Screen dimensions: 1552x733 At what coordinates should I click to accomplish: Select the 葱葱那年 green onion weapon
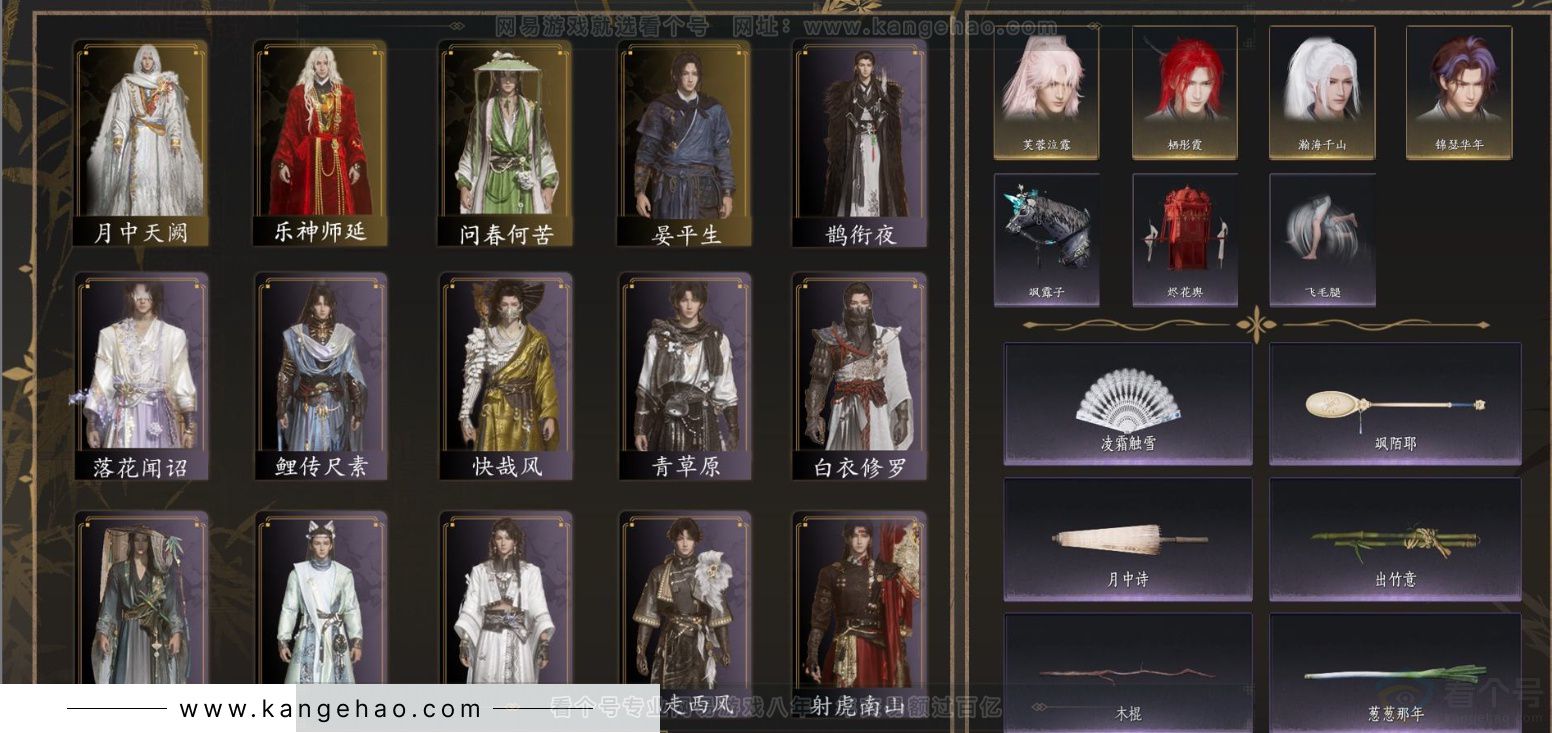click(1395, 675)
